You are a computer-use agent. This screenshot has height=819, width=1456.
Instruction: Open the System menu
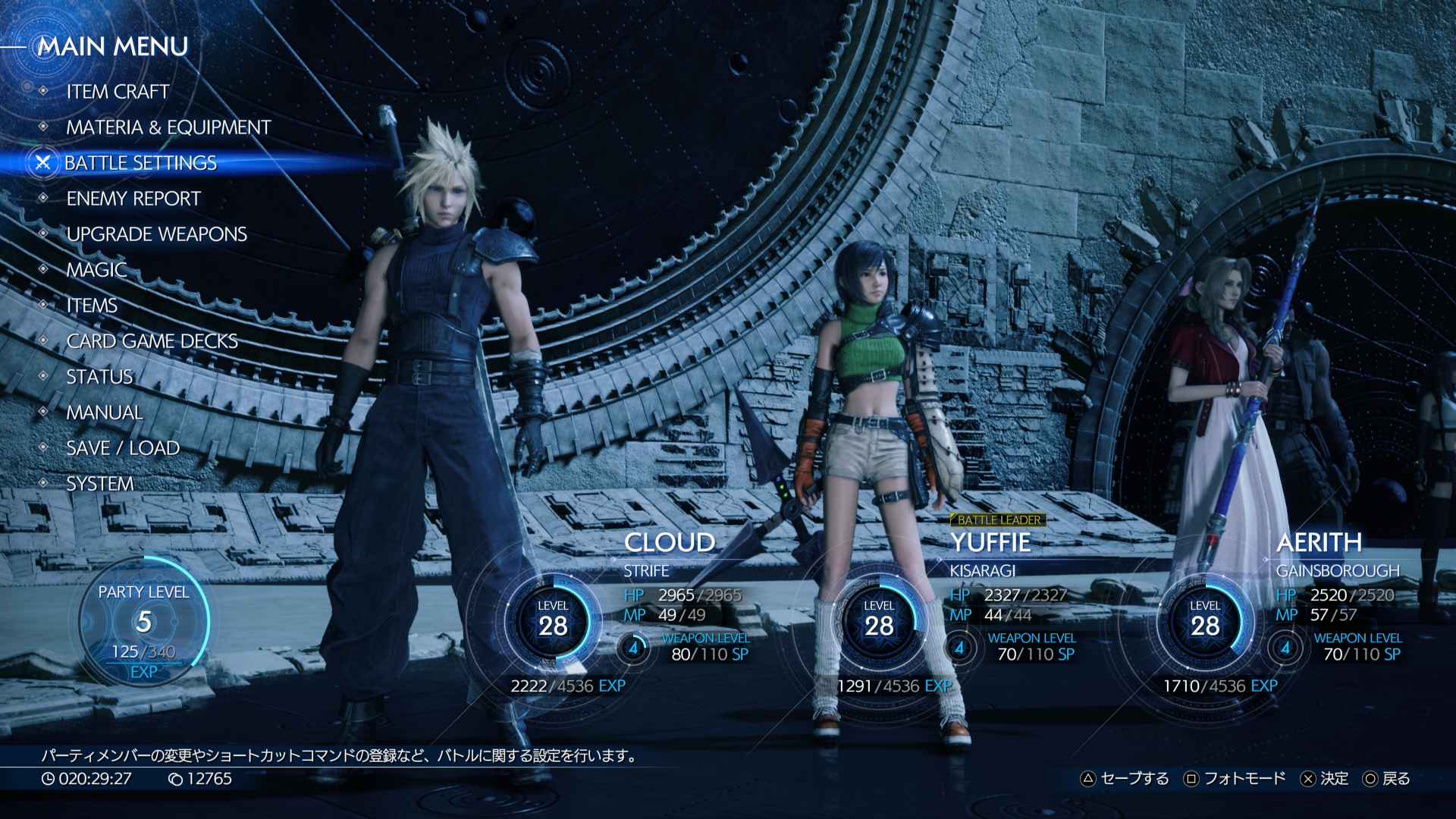click(x=99, y=484)
